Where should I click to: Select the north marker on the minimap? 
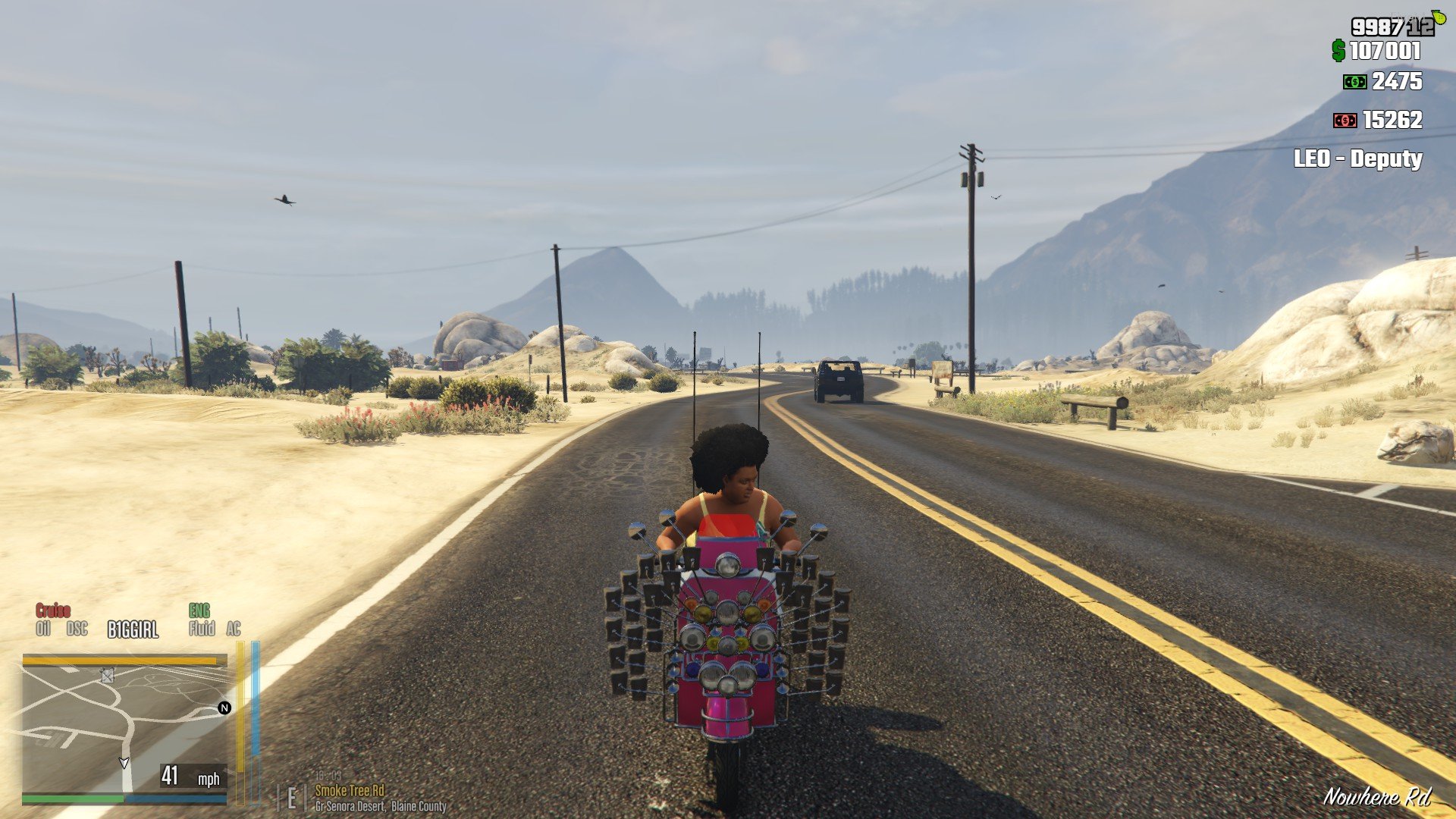pos(224,708)
